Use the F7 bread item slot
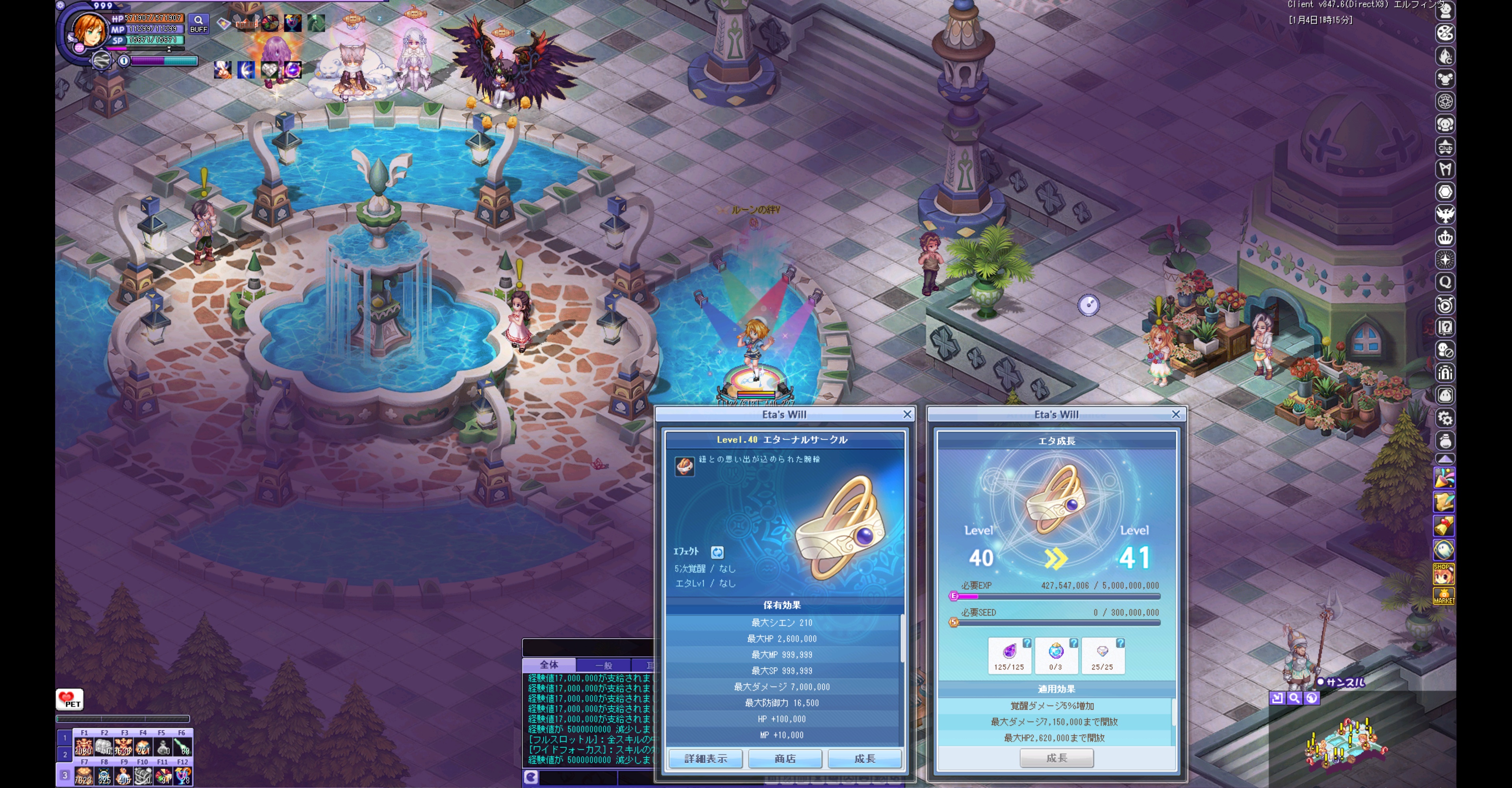1512x788 pixels. (83, 776)
